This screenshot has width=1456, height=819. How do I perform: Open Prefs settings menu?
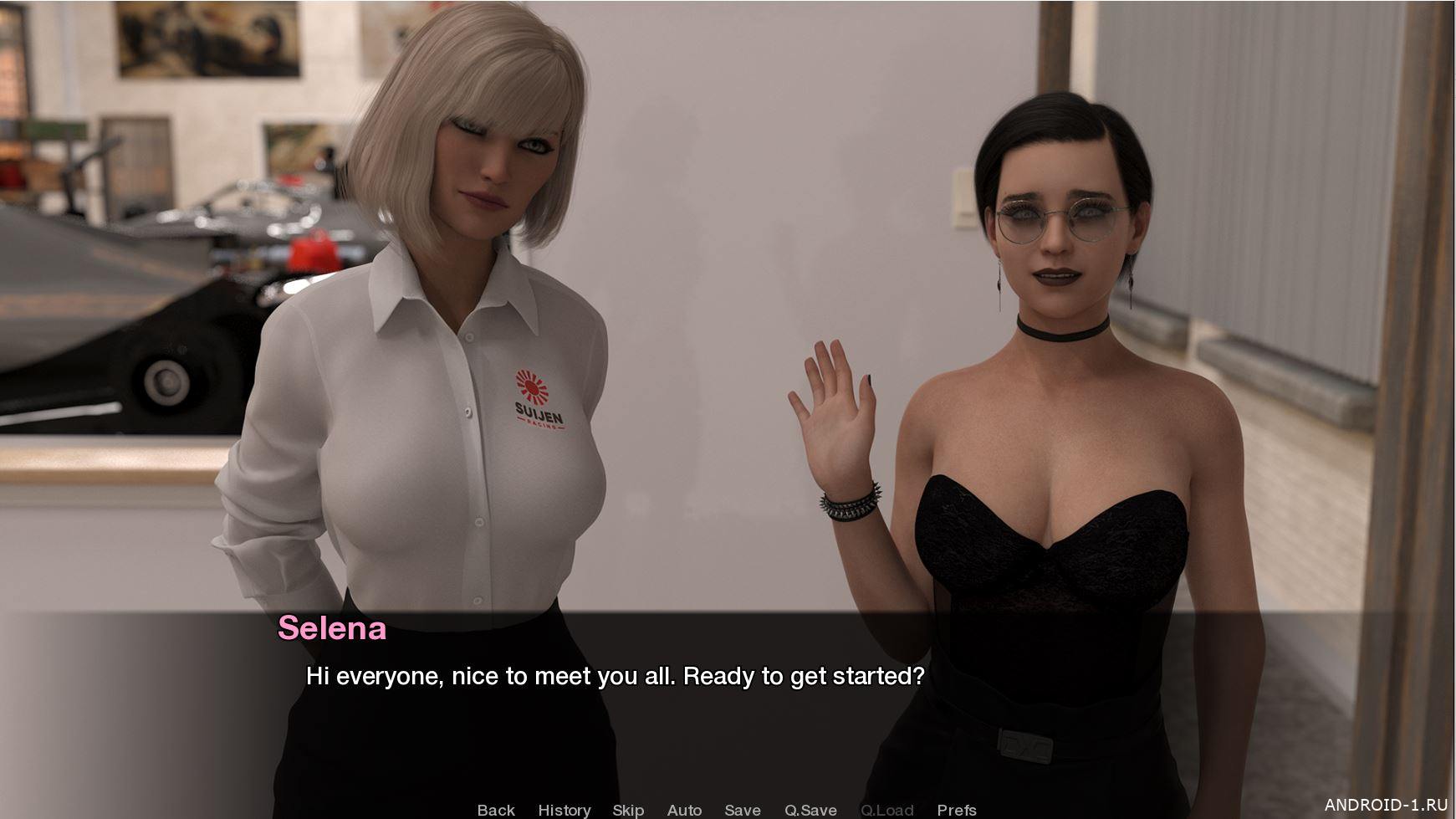[x=957, y=810]
